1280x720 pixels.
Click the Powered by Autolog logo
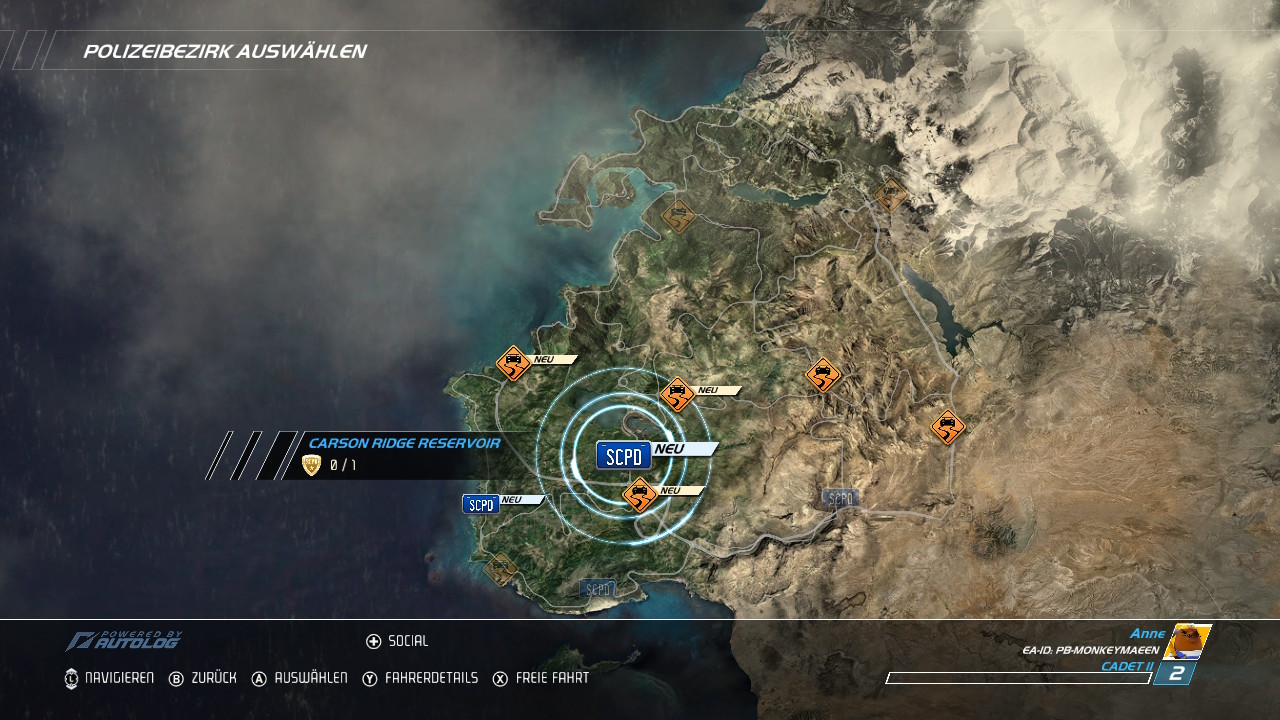(124, 641)
